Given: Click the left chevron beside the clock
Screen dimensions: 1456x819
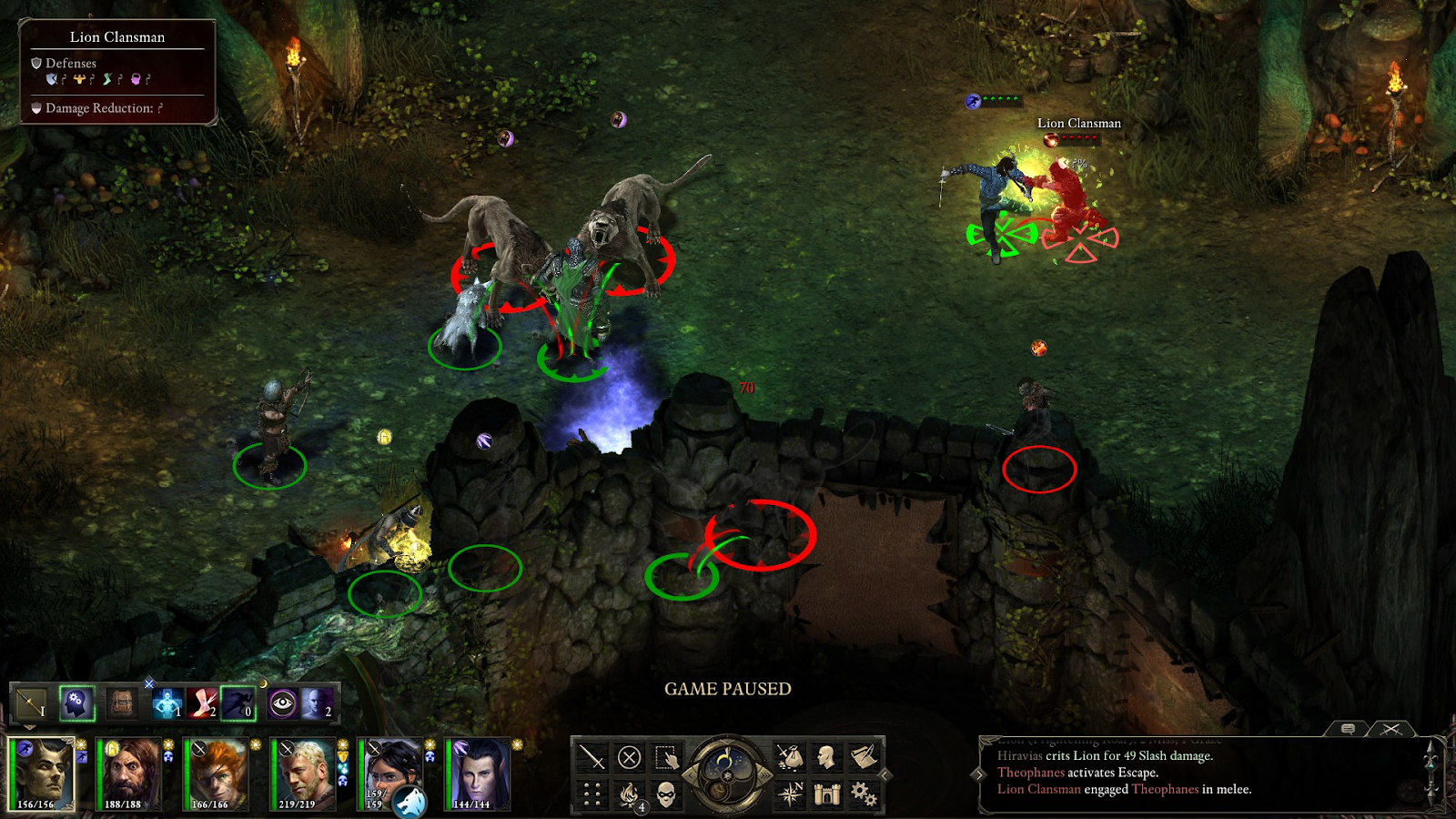Looking at the screenshot, I should click(691, 774).
